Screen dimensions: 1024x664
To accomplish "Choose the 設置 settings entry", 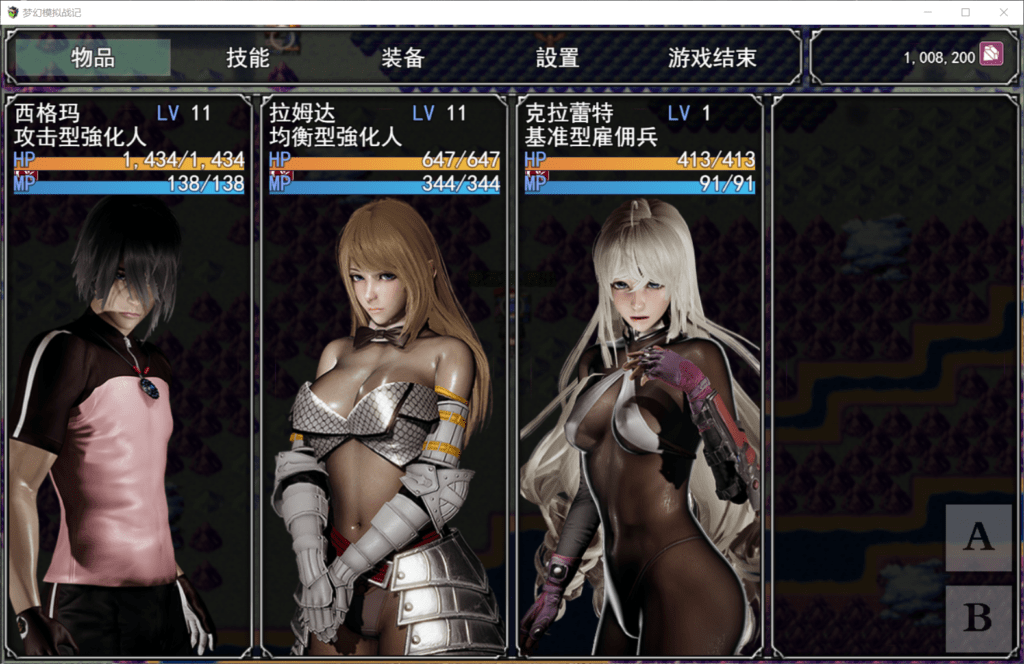I will [558, 58].
